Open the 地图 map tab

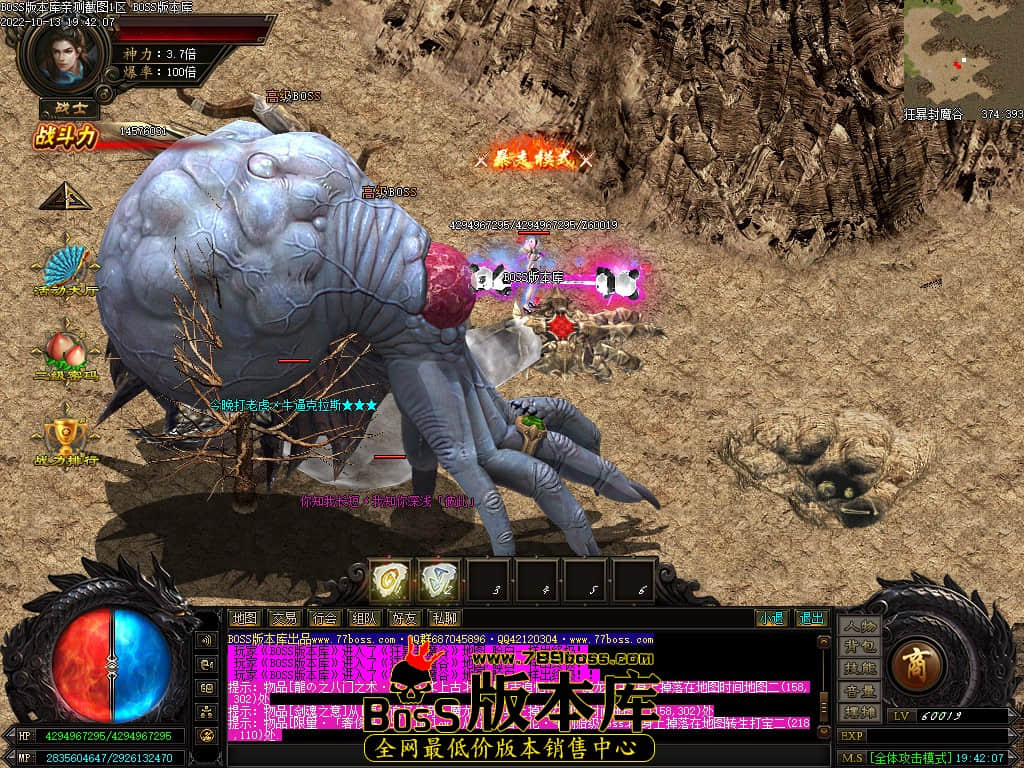[243, 618]
